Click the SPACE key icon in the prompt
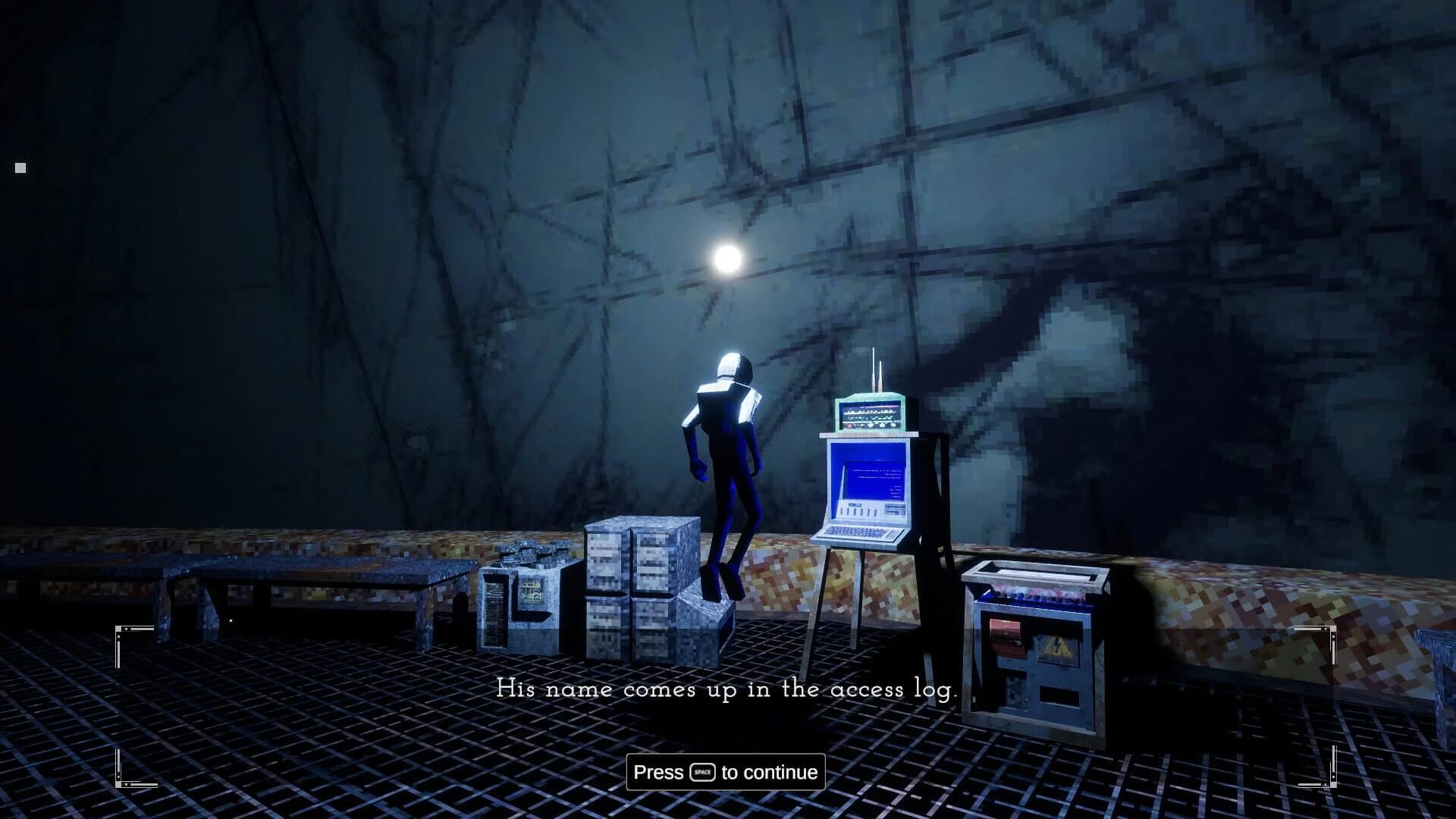This screenshot has height=819, width=1456. pyautogui.click(x=702, y=772)
